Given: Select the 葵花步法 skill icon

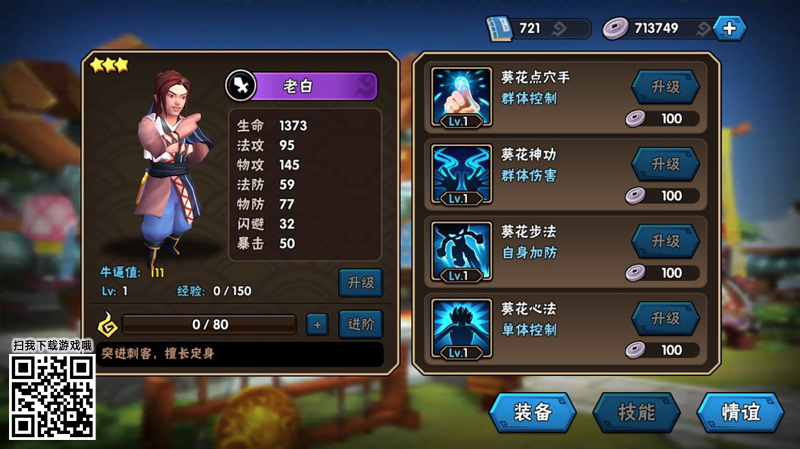Looking at the screenshot, I should coord(462,250).
